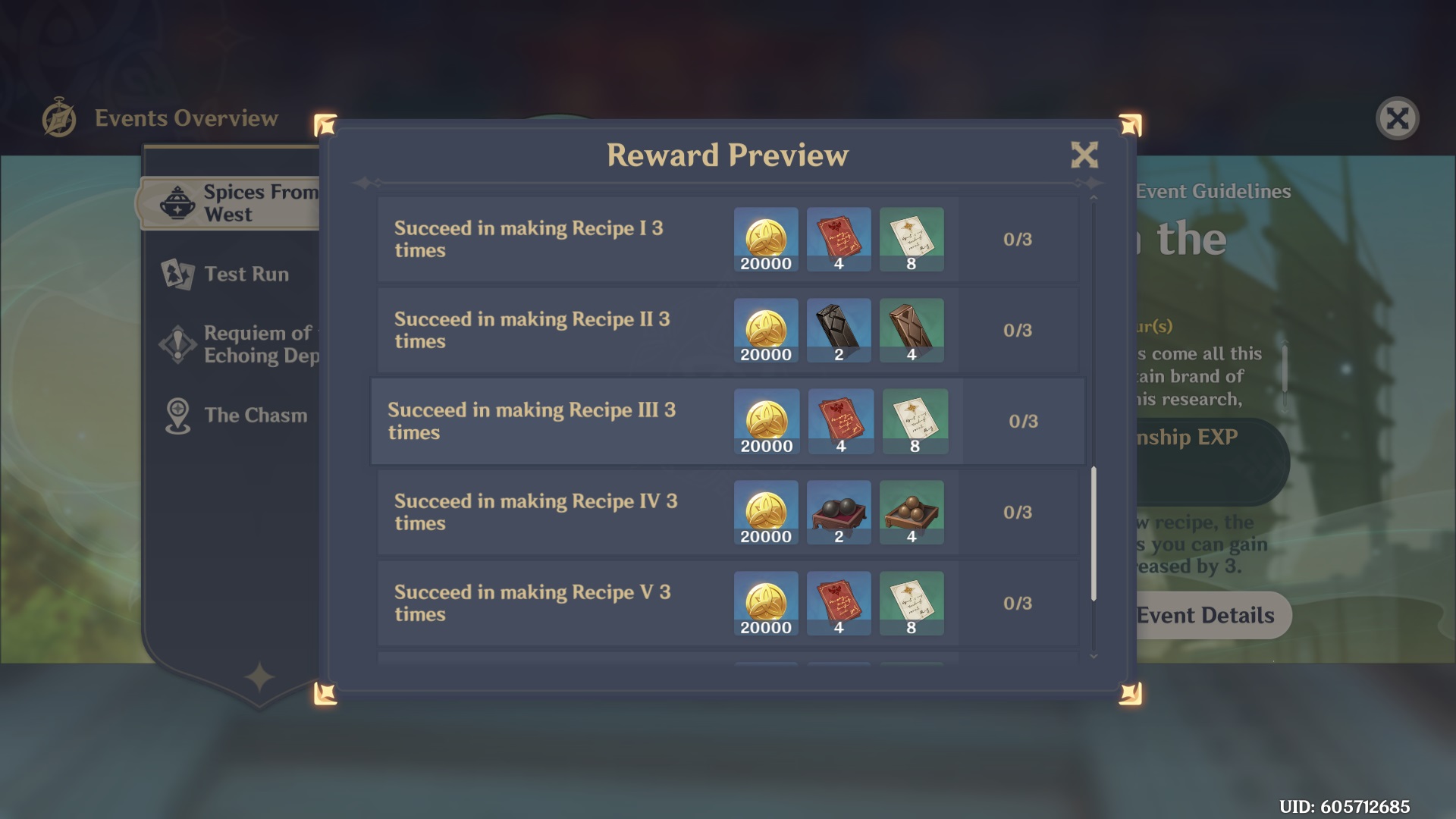This screenshot has height=819, width=1456.
Task: Click the Mora coin icon in Recipe III rewards
Action: point(767,419)
